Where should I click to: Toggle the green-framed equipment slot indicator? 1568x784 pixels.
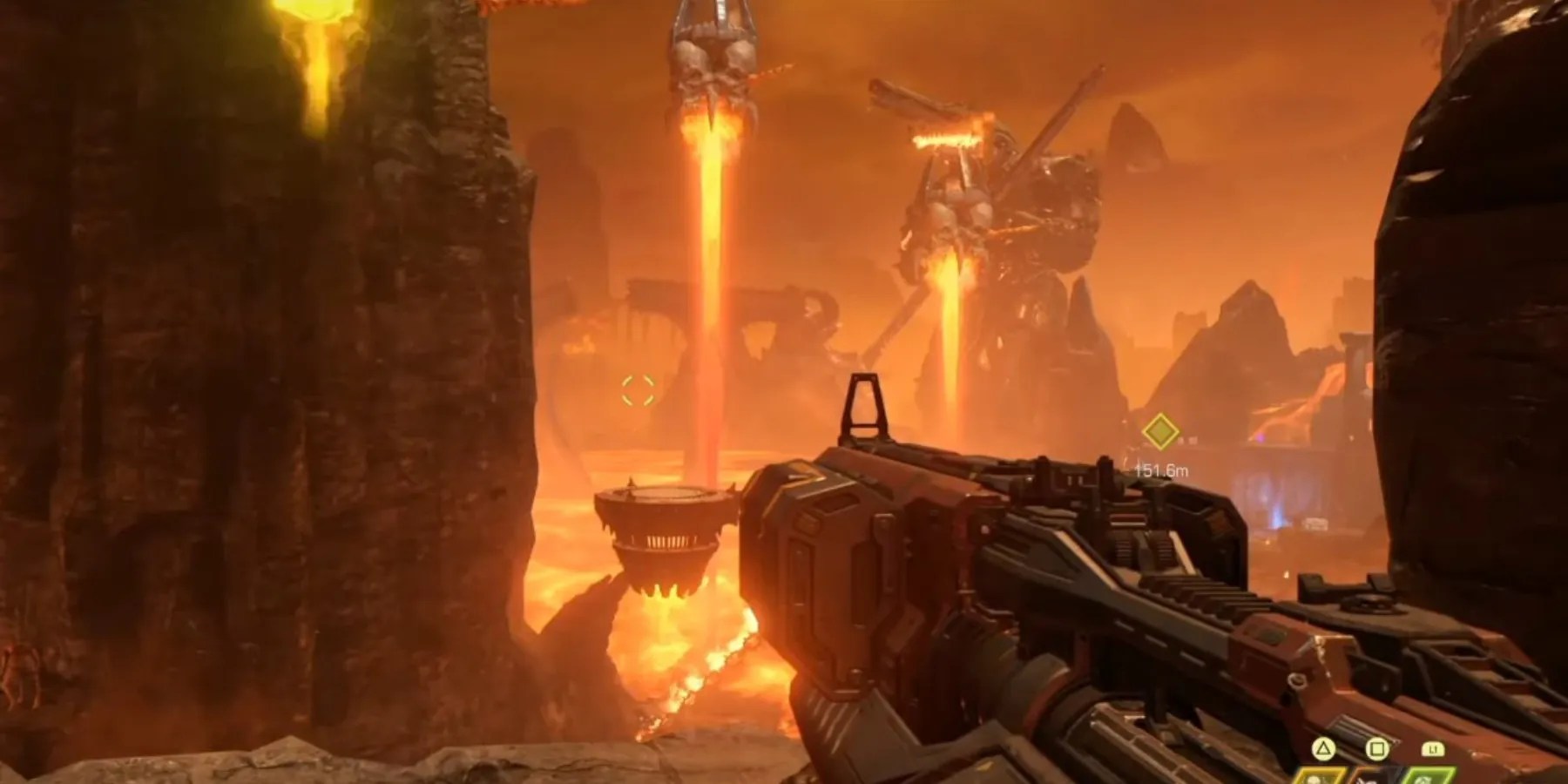point(1425,777)
